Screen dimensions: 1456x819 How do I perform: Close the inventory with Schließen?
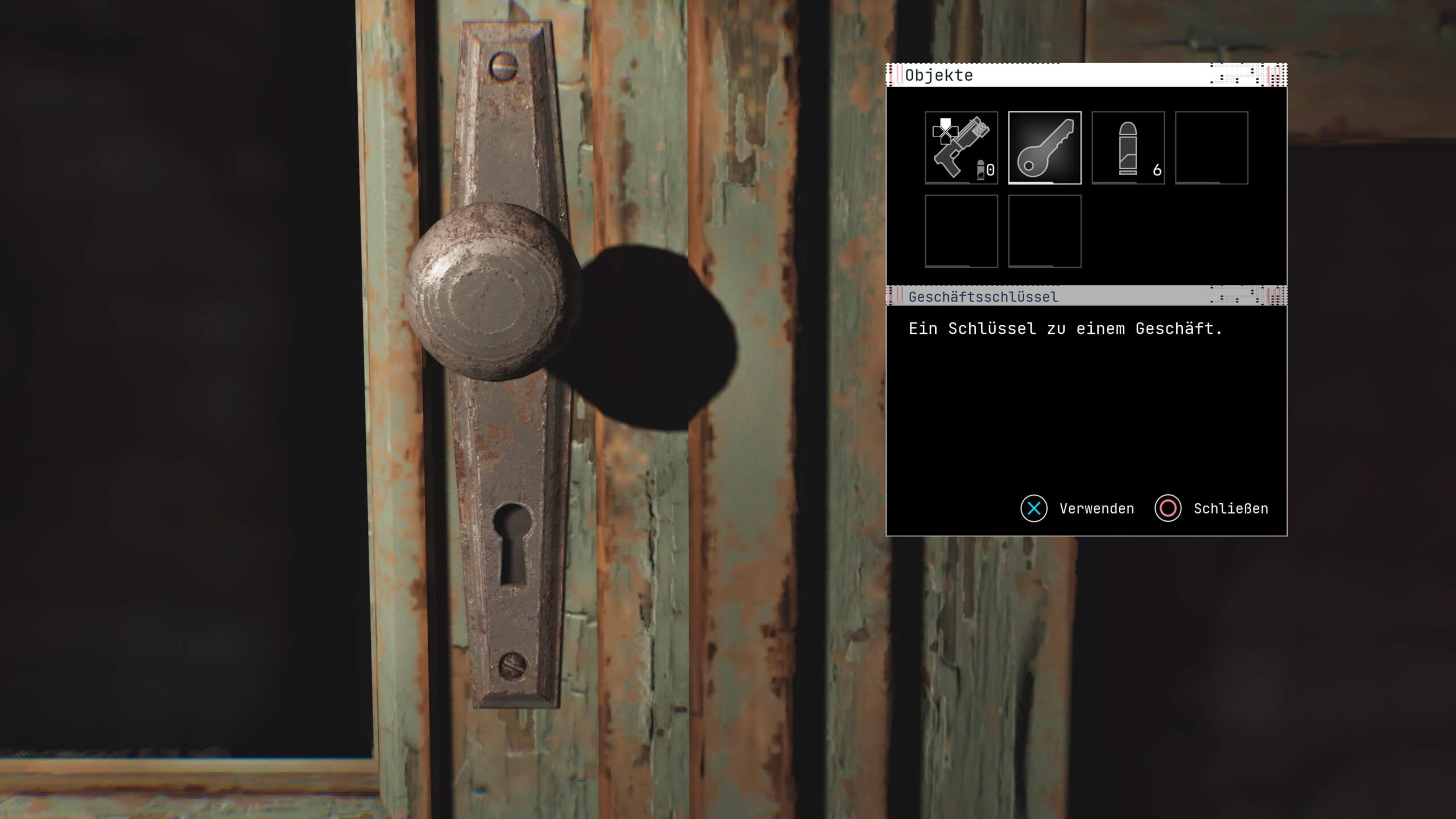(x=1212, y=508)
